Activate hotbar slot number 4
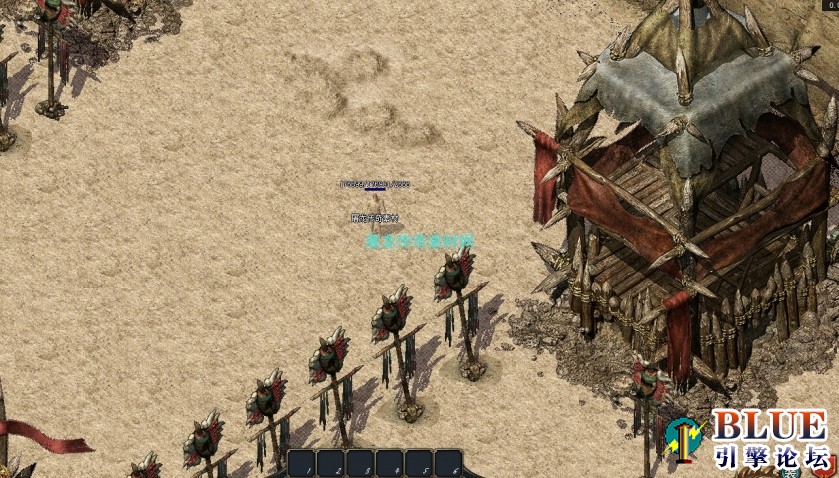The width and height of the screenshot is (839, 478). pyautogui.click(x=391, y=464)
